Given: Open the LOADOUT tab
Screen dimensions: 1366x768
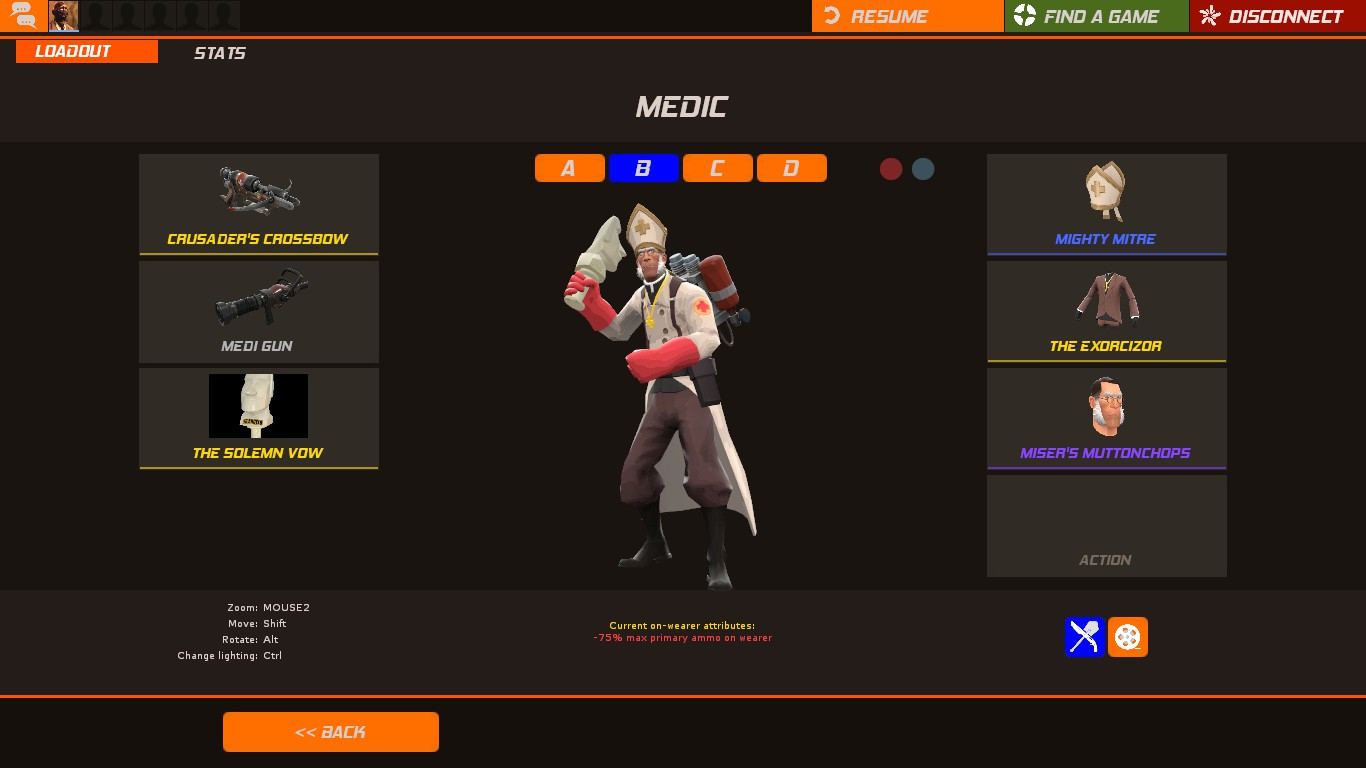Looking at the screenshot, I should tap(86, 51).
